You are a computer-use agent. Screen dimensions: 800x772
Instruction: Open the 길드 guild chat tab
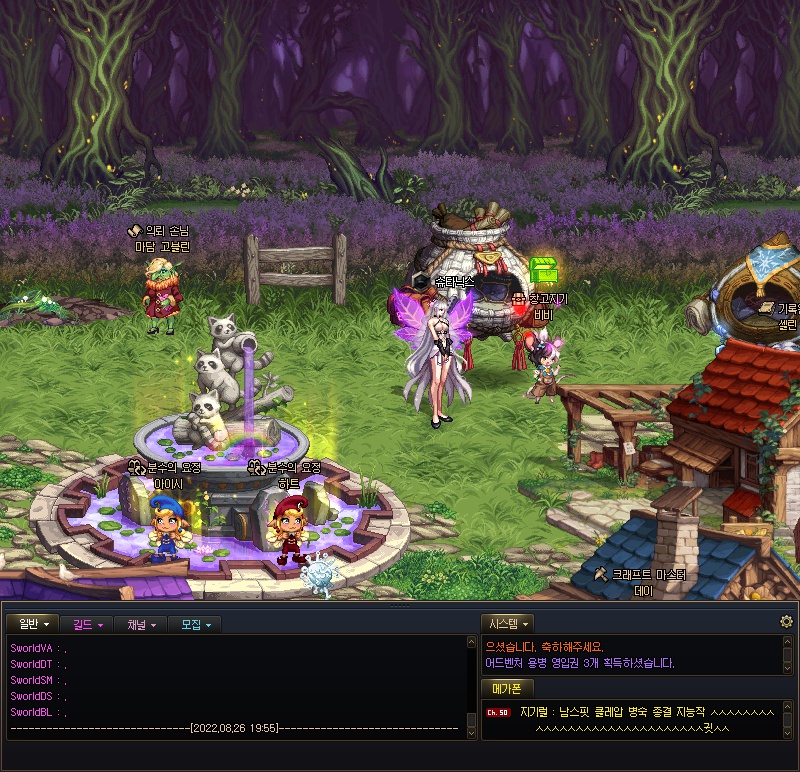(x=88, y=624)
